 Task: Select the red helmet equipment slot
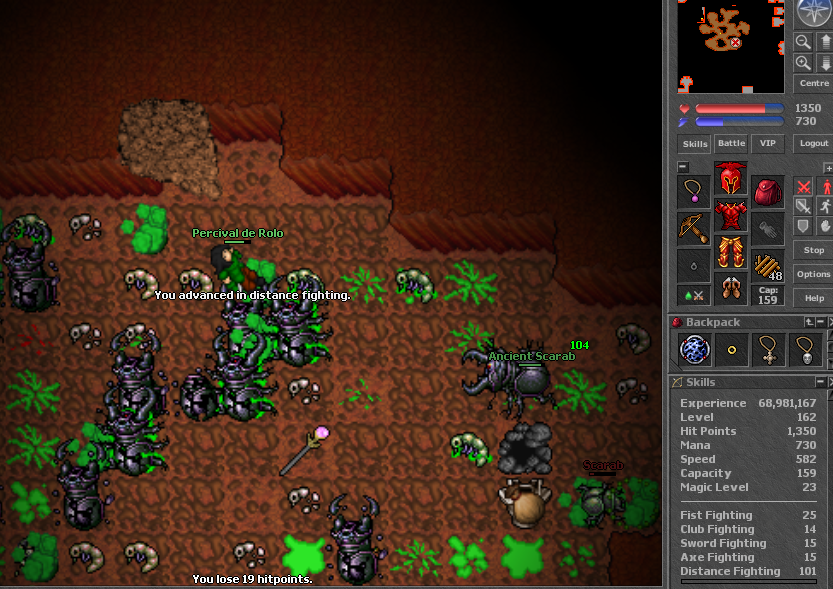coord(731,179)
